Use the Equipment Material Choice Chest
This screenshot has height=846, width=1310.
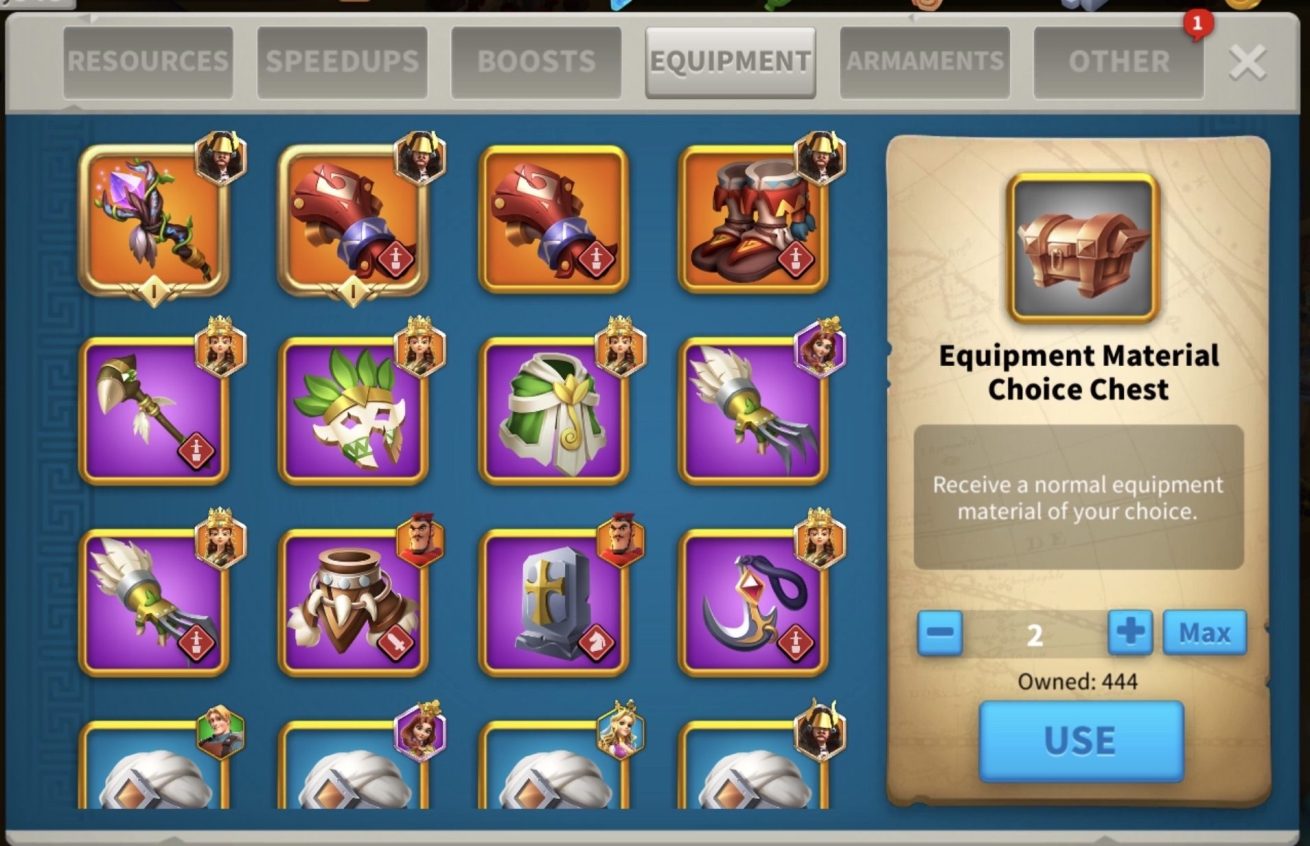coord(1080,740)
